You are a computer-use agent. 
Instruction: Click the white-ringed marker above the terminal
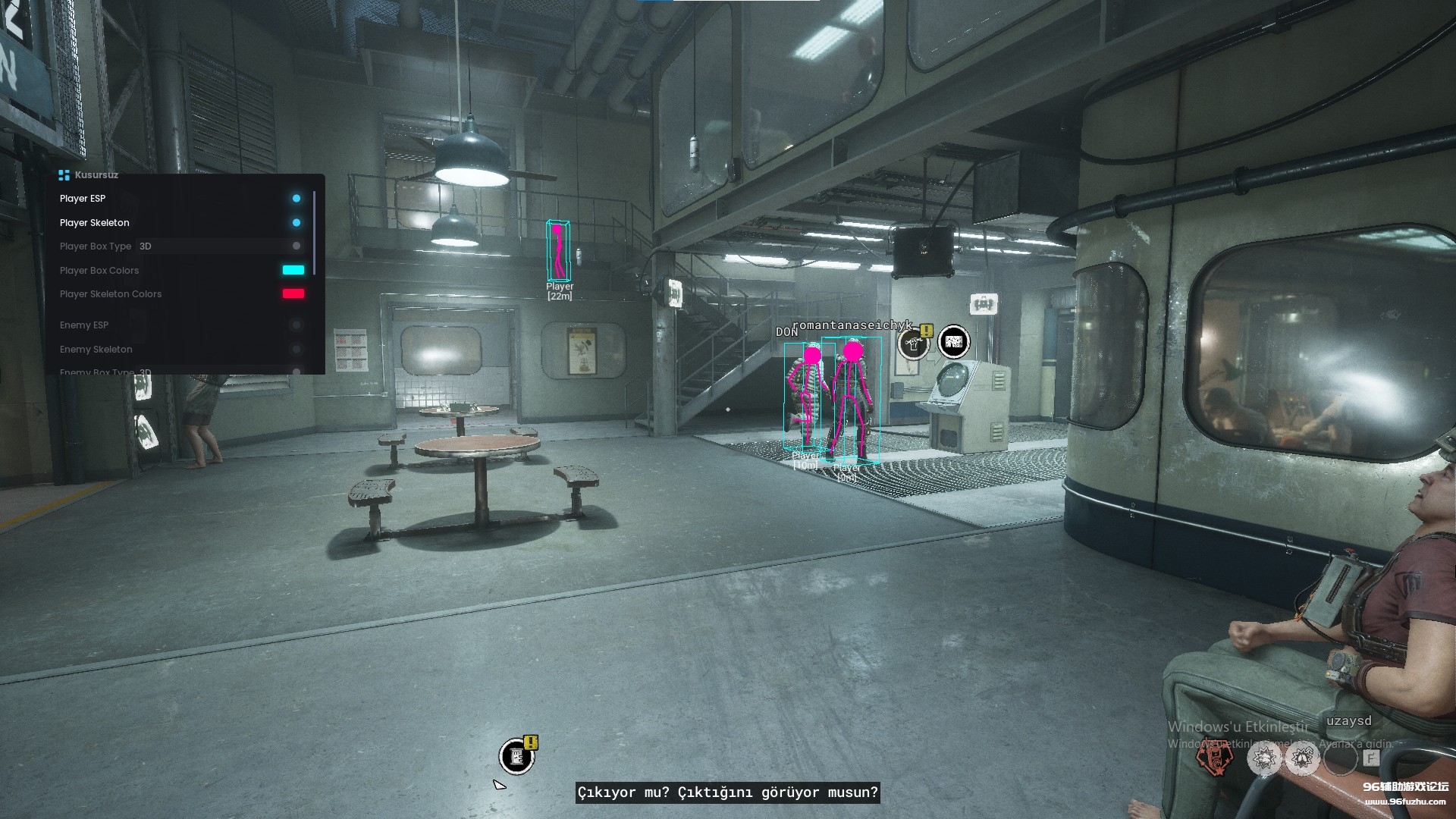953,342
